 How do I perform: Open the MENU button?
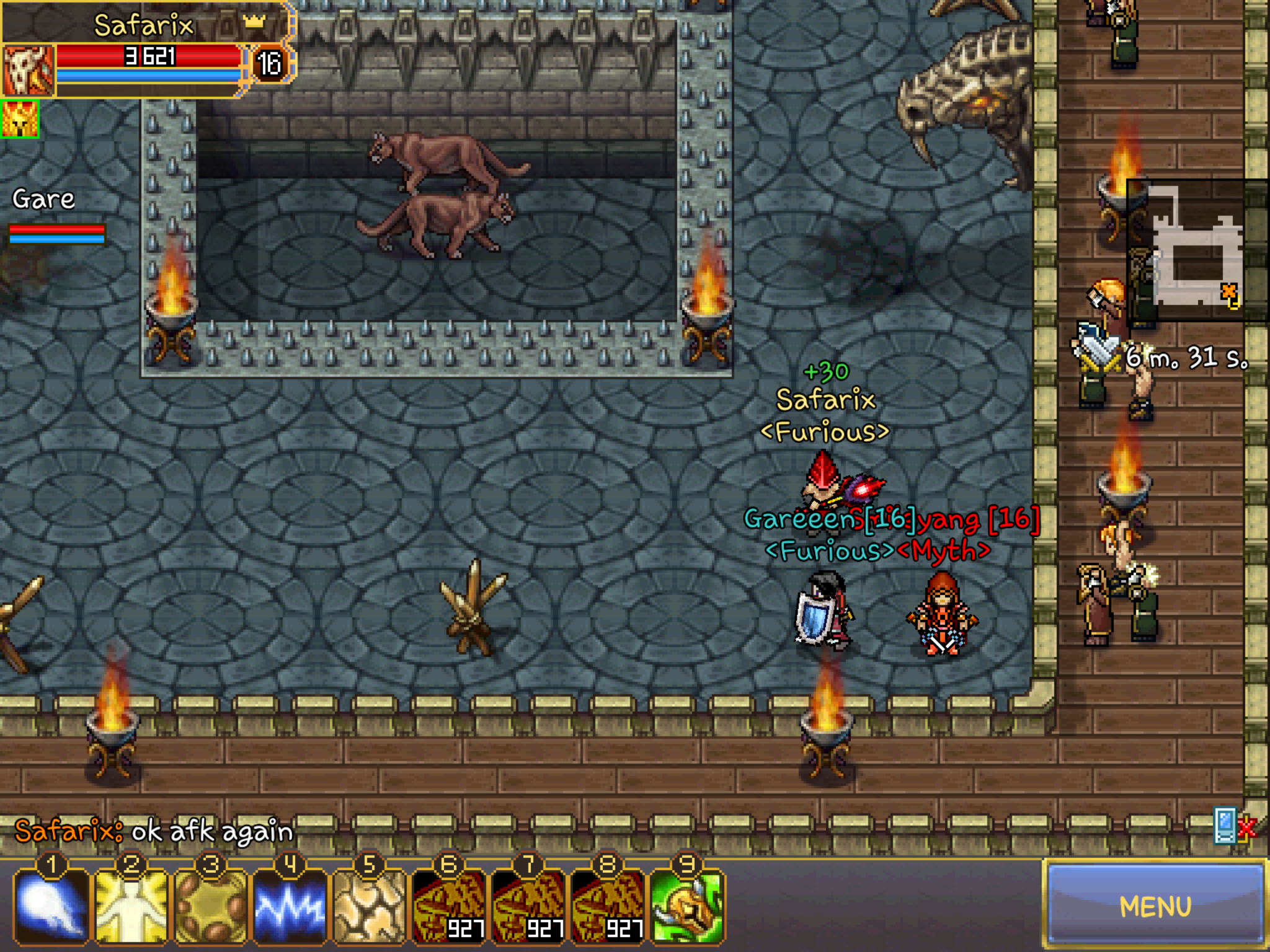point(1155,906)
